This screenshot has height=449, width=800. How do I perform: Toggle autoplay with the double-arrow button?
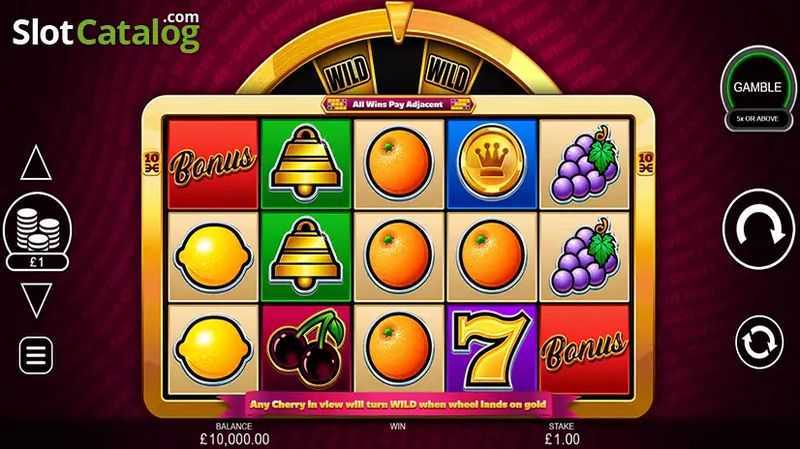[x=759, y=341]
